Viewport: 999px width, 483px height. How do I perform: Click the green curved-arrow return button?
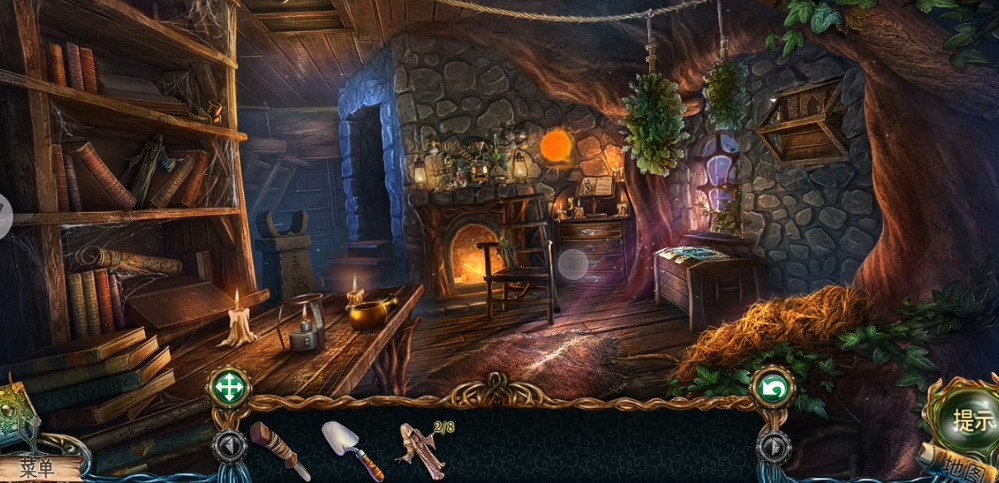coord(773,387)
